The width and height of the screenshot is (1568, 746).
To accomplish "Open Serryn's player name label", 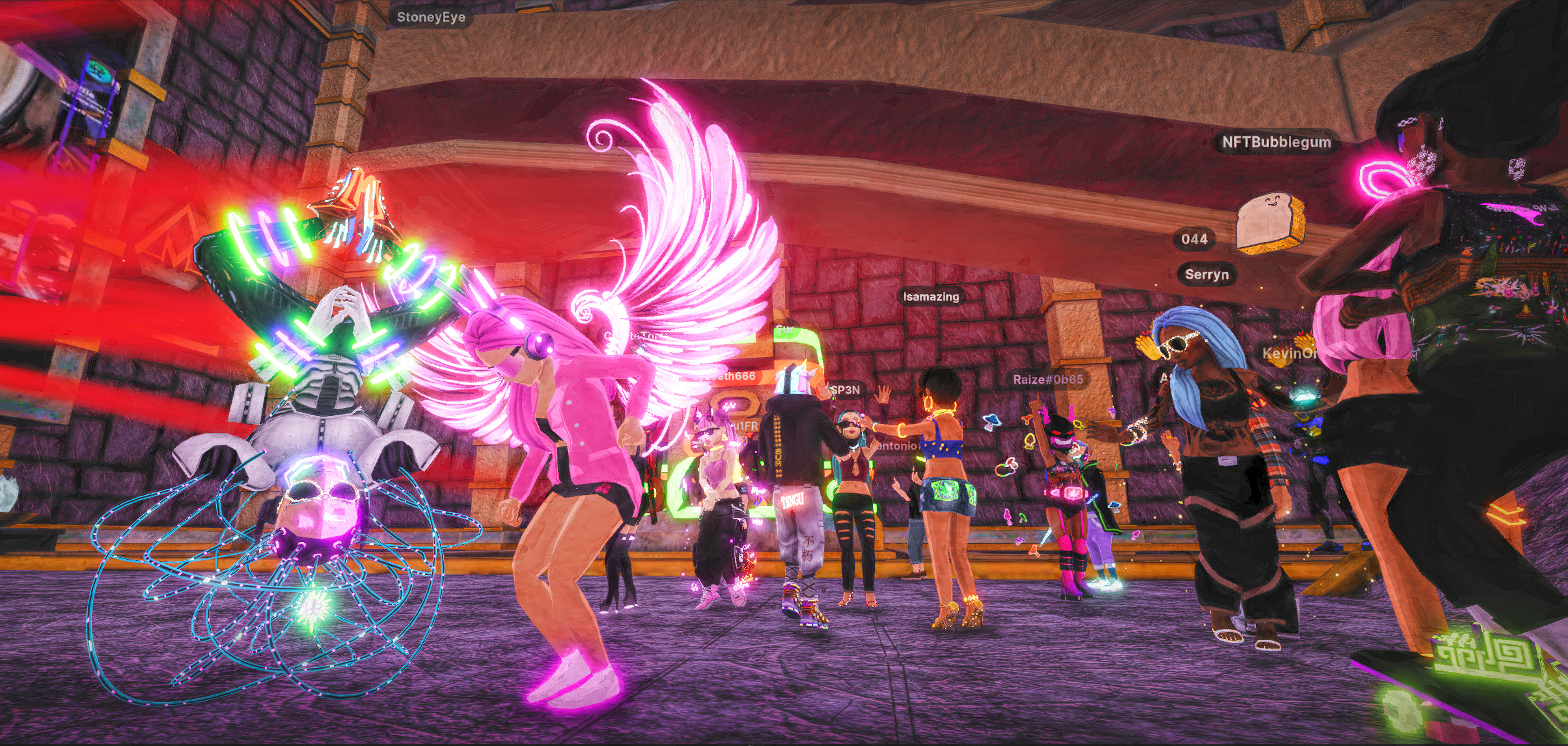I will point(1206,275).
